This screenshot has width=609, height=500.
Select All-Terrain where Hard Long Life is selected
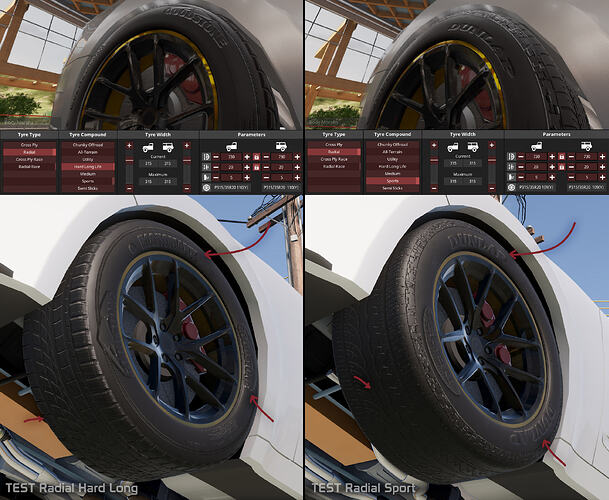(x=87, y=151)
